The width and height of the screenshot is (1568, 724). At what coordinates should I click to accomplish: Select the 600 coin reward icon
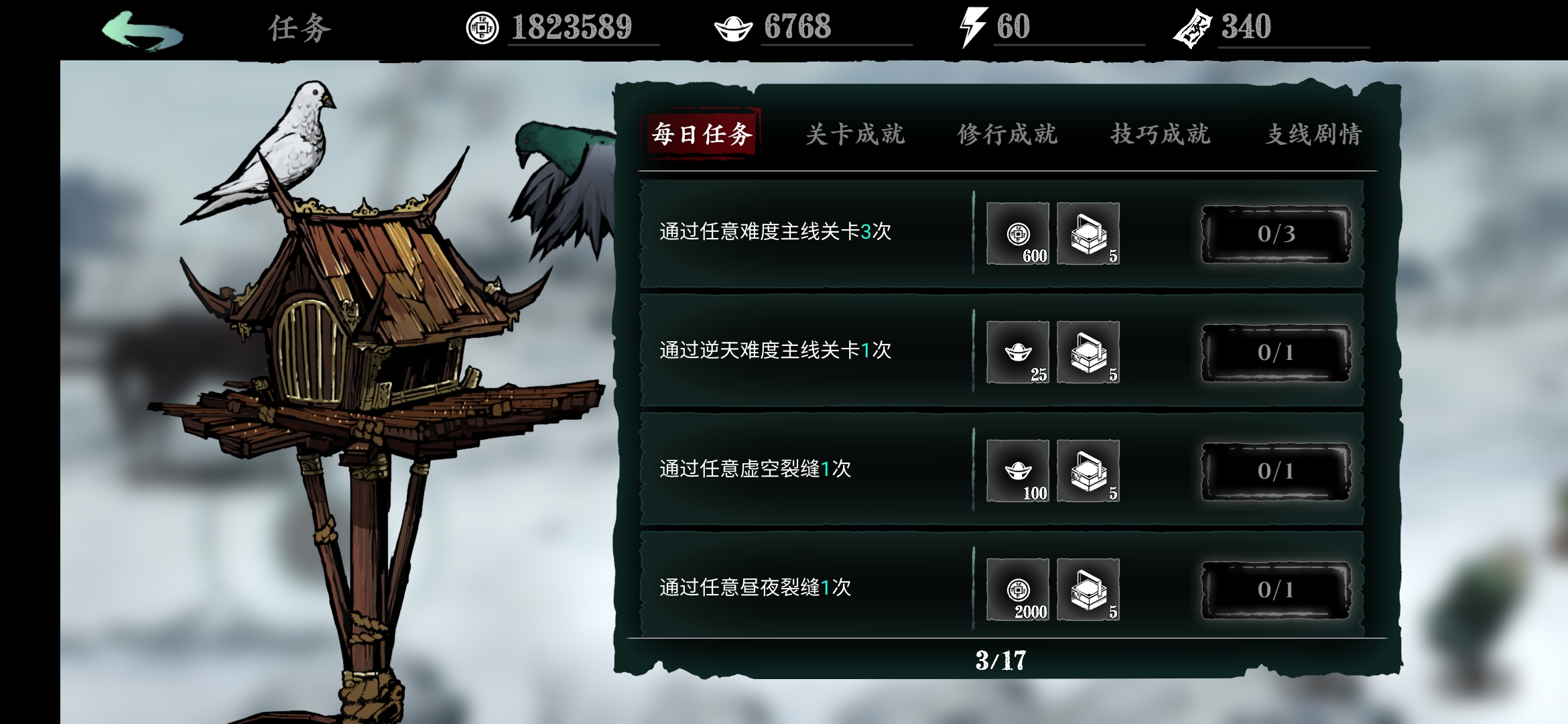pyautogui.click(x=1017, y=235)
